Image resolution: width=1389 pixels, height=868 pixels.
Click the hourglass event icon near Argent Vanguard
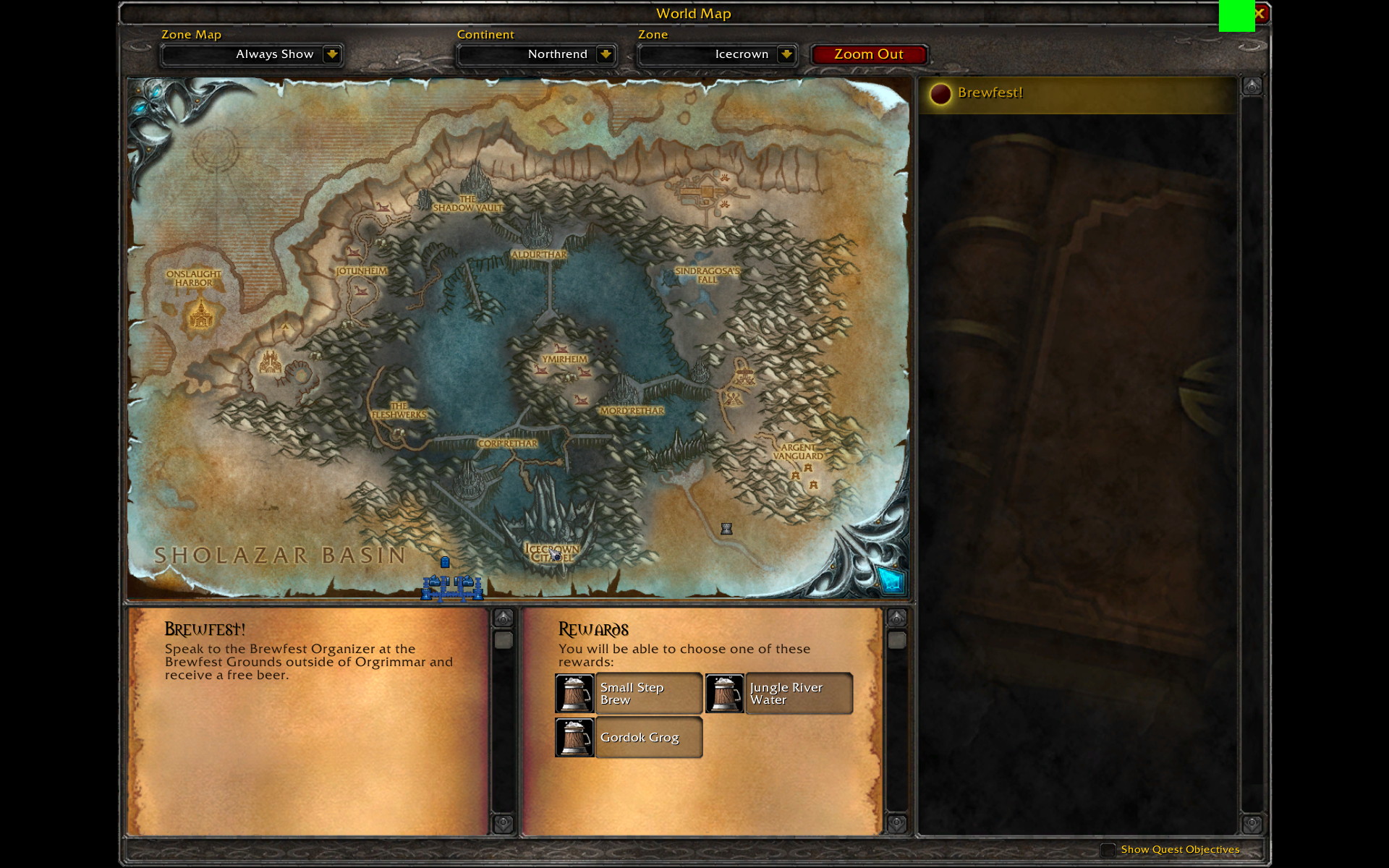click(725, 529)
